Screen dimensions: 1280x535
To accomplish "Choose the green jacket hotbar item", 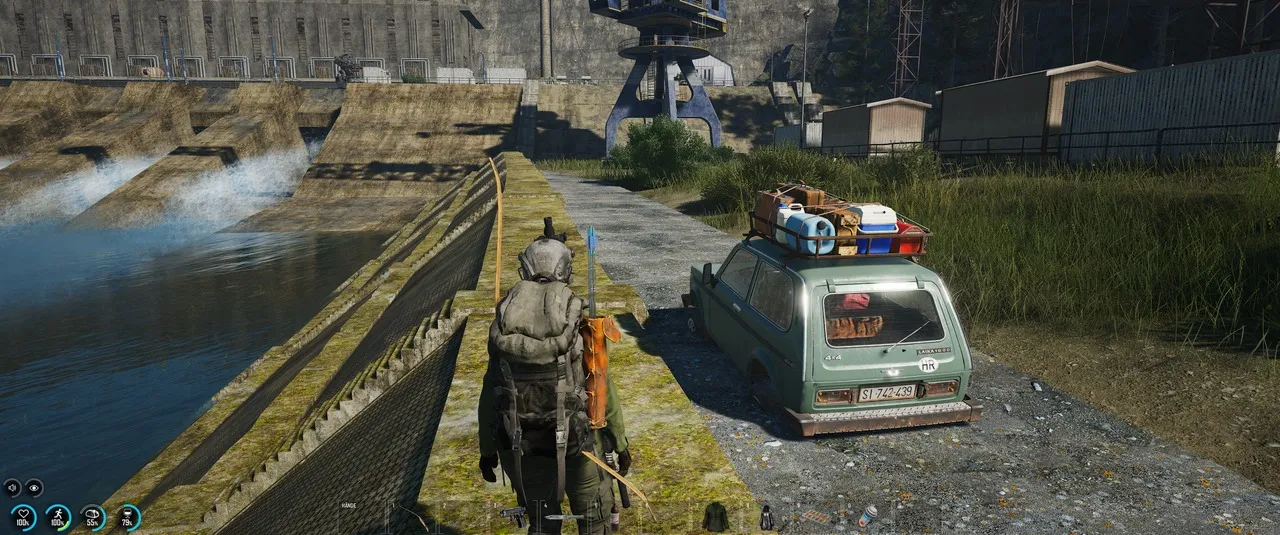I will tap(715, 517).
